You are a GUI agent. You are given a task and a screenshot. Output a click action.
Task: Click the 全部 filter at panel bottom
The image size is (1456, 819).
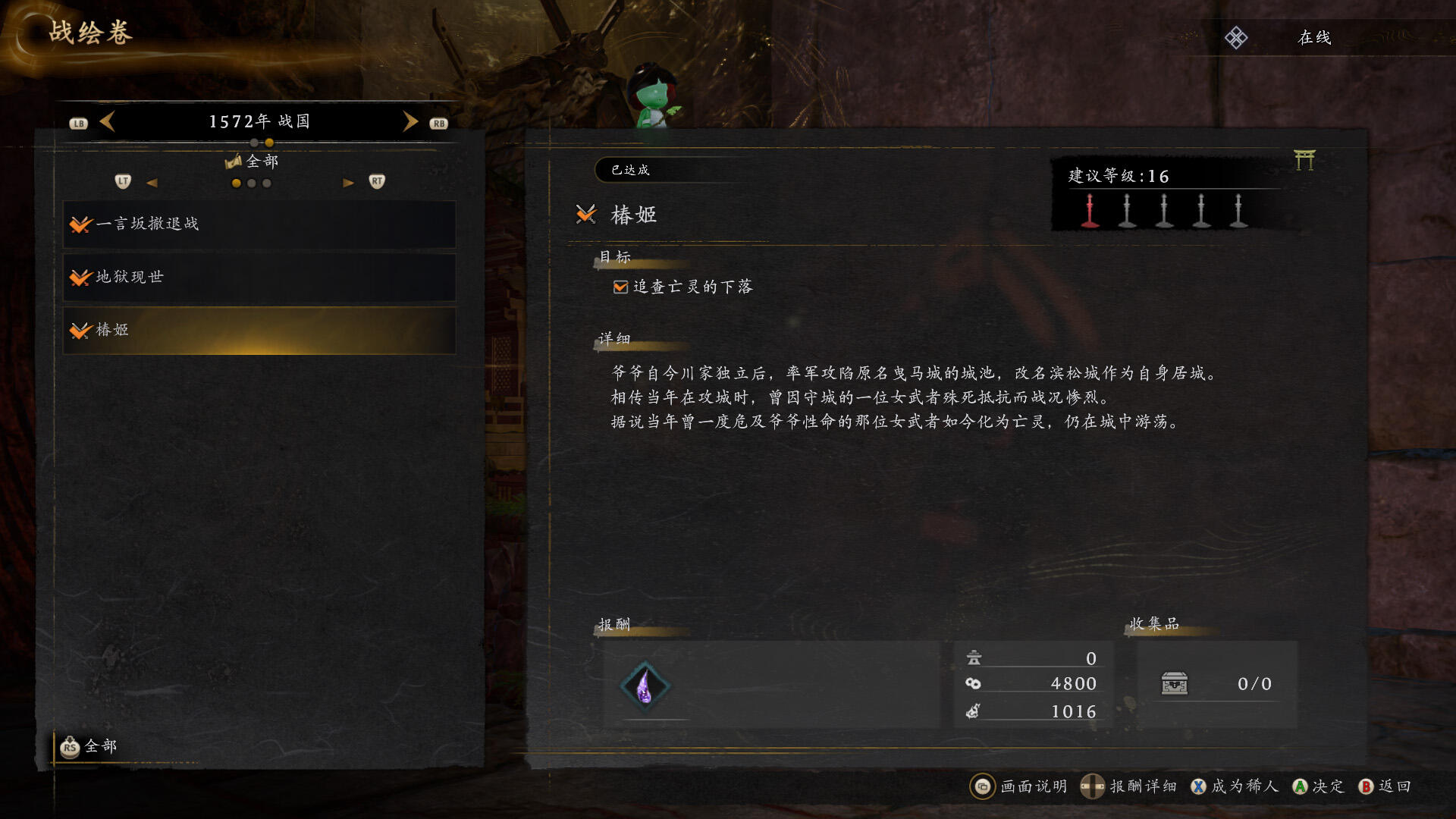point(89,747)
